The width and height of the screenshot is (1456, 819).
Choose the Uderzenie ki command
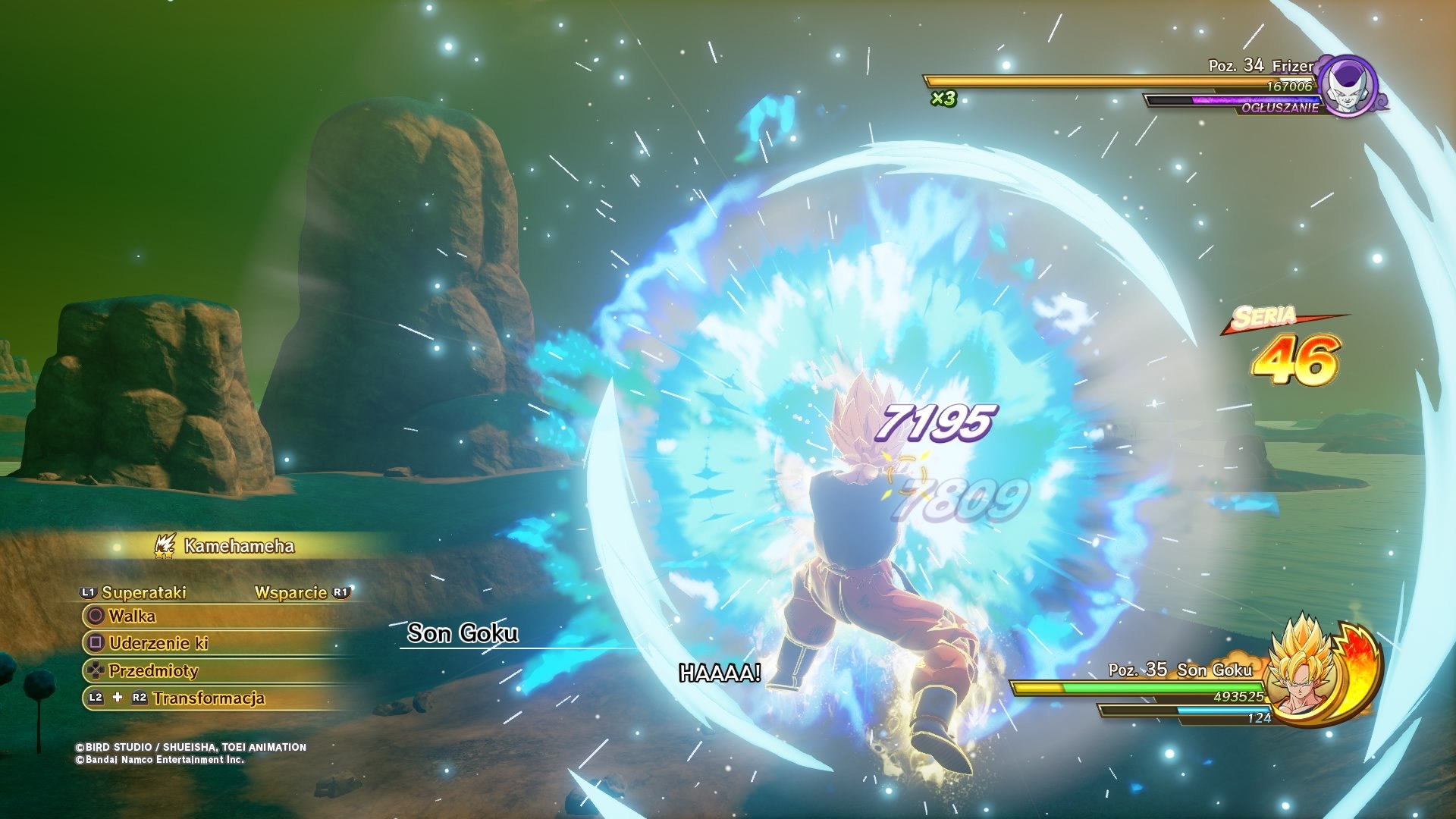(158, 643)
